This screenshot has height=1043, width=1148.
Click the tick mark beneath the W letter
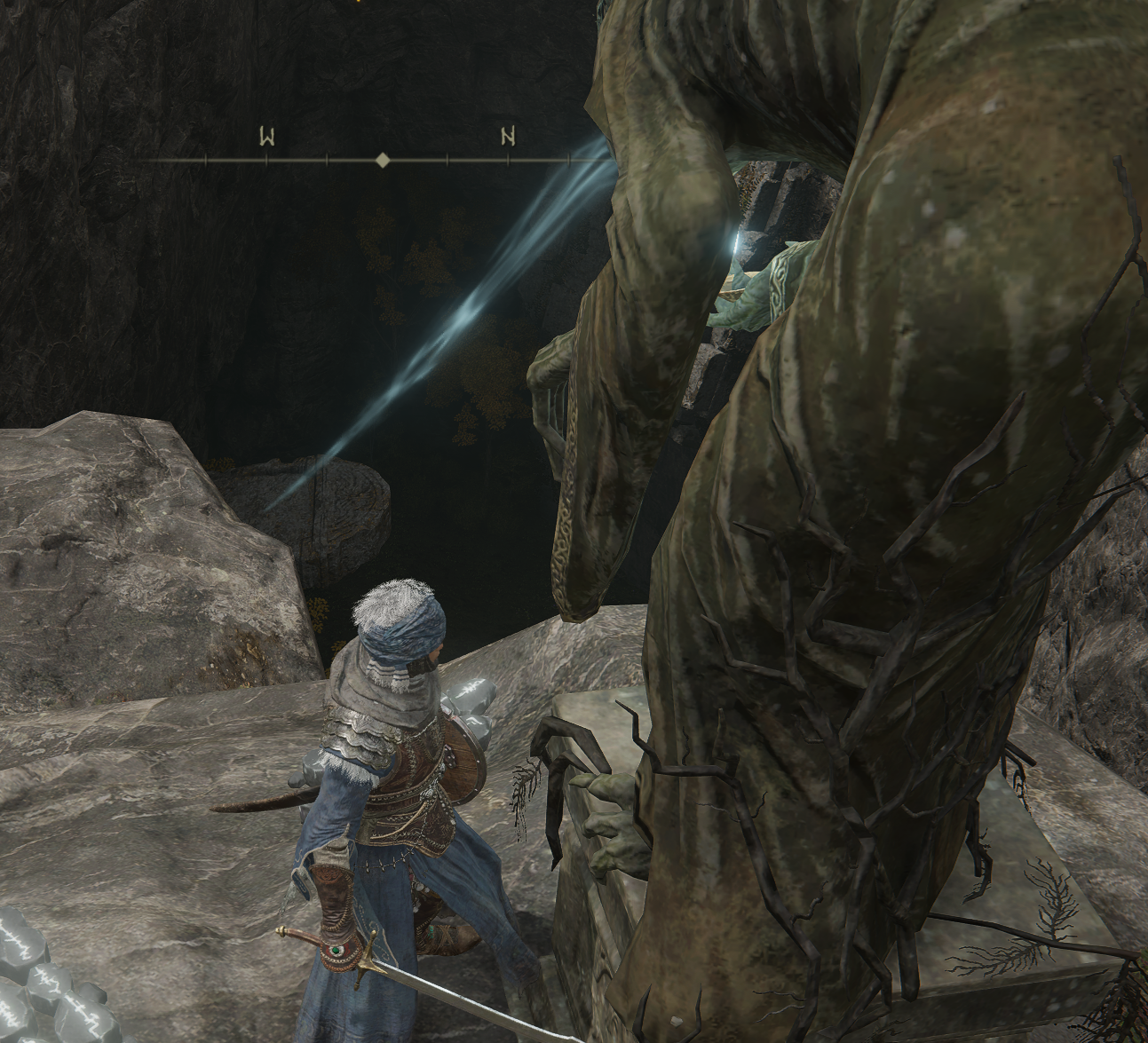tap(267, 160)
